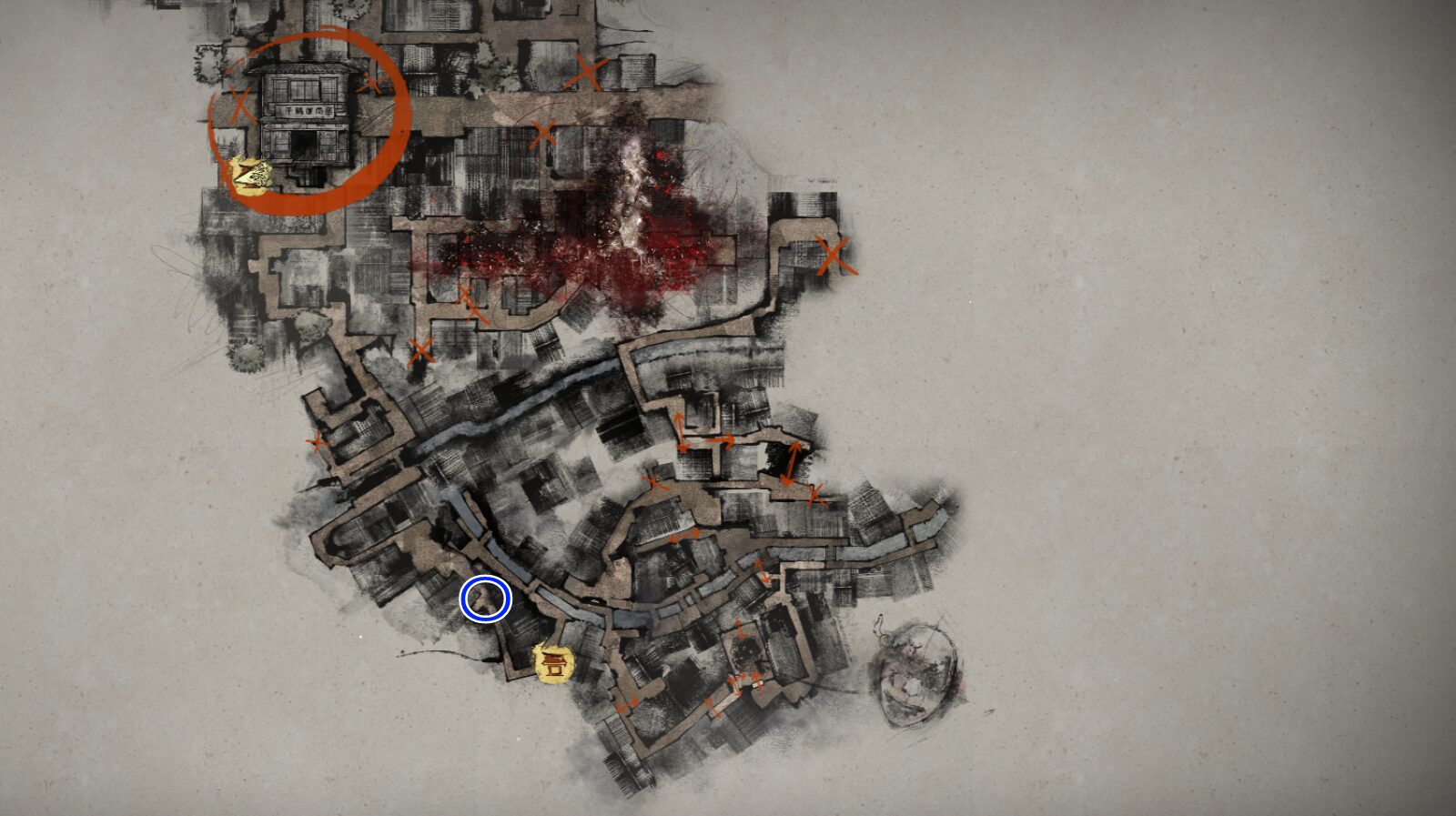Select the blue-circled player position marker
1456x816 pixels.
click(x=485, y=599)
